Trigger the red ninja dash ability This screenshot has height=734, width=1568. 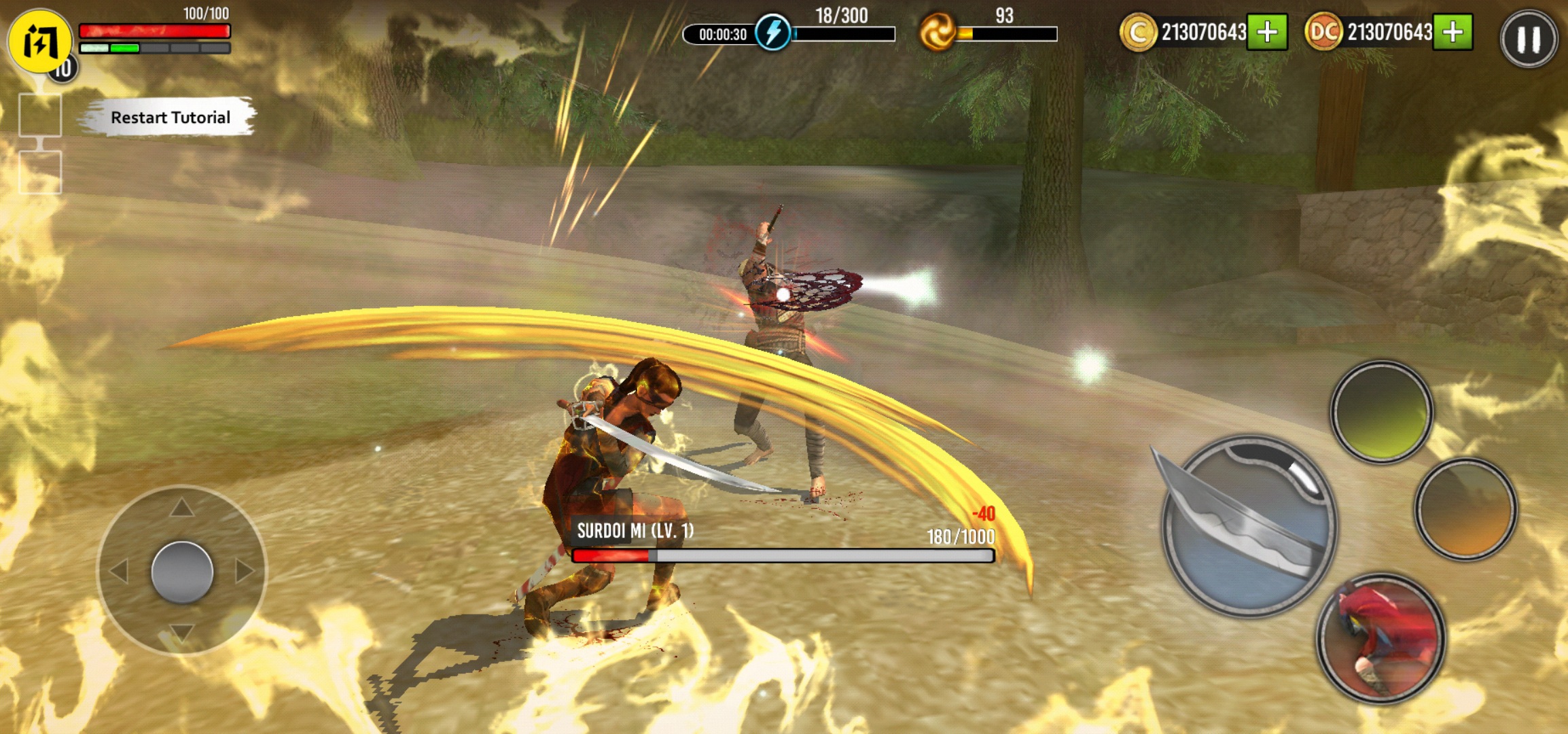[x=1381, y=637]
